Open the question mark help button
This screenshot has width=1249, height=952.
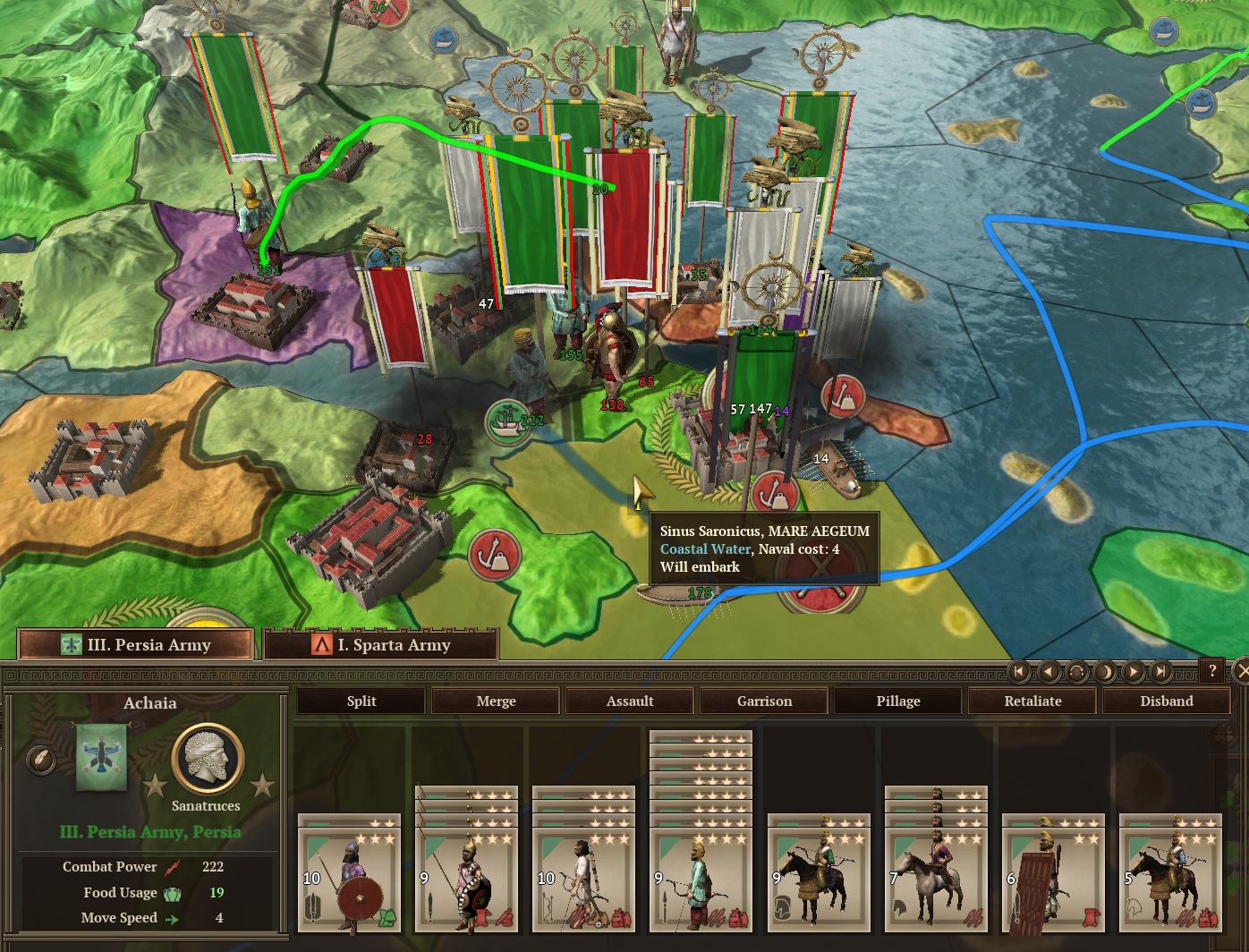[1212, 670]
